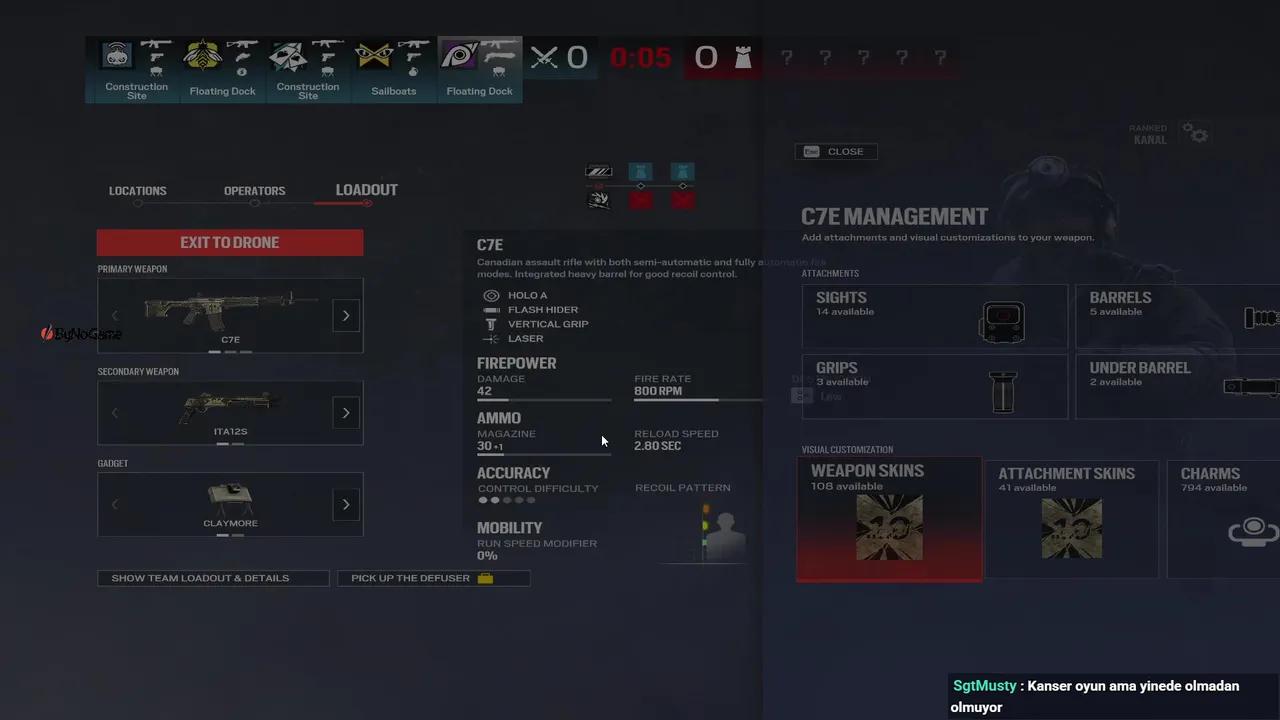
Task: Click the castle icon in the red timer bar
Action: (x=743, y=58)
